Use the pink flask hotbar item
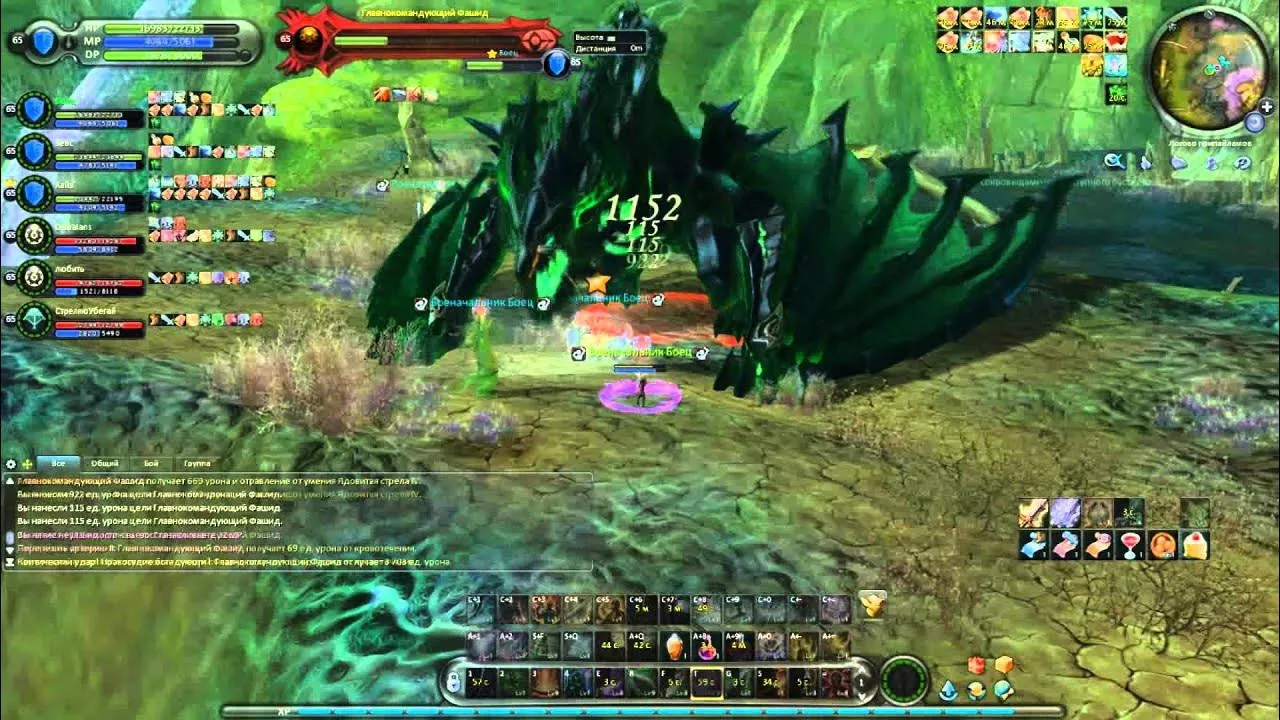The height and width of the screenshot is (720, 1280). click(707, 646)
